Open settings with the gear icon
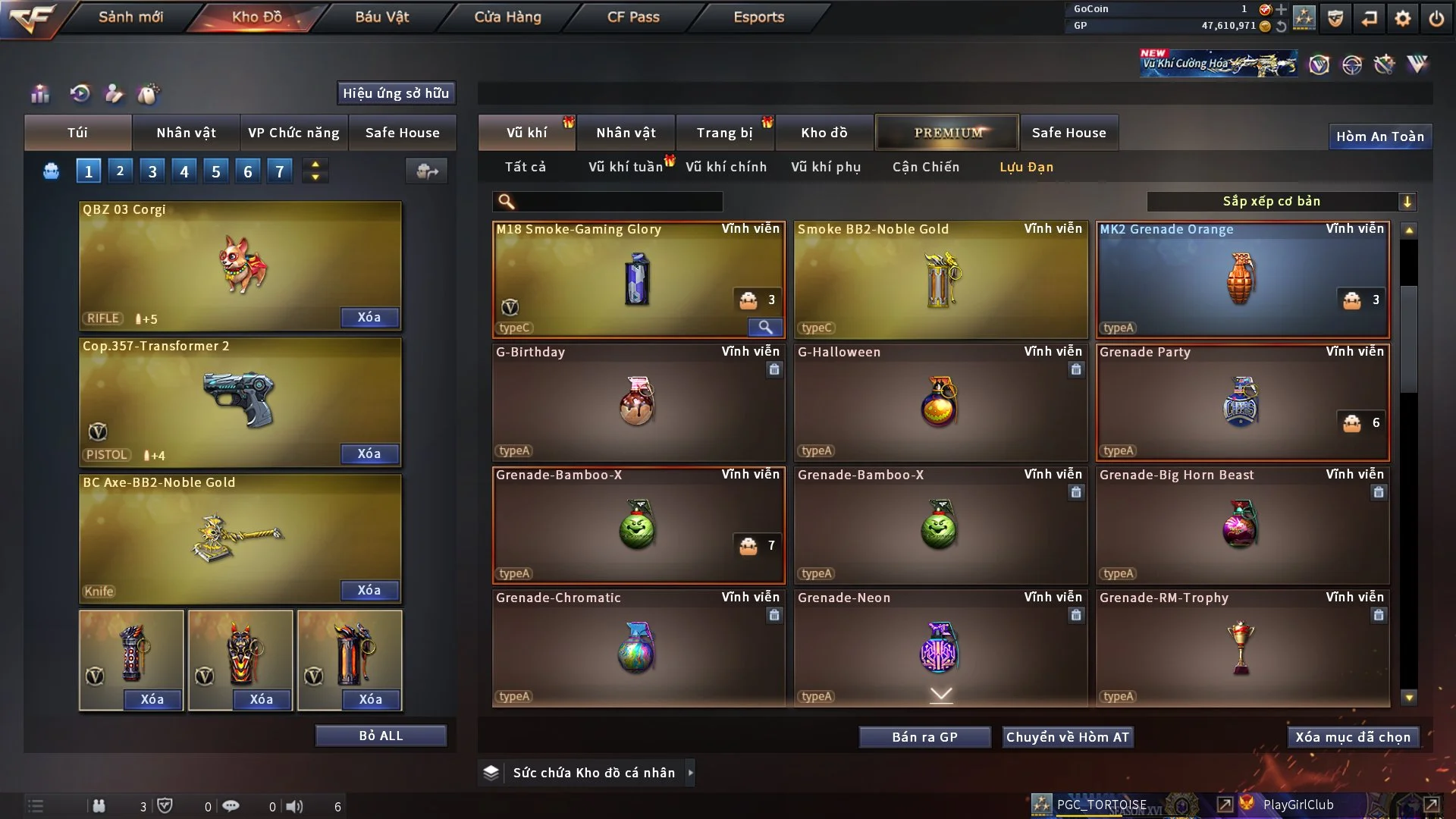1456x819 pixels. (x=1402, y=18)
